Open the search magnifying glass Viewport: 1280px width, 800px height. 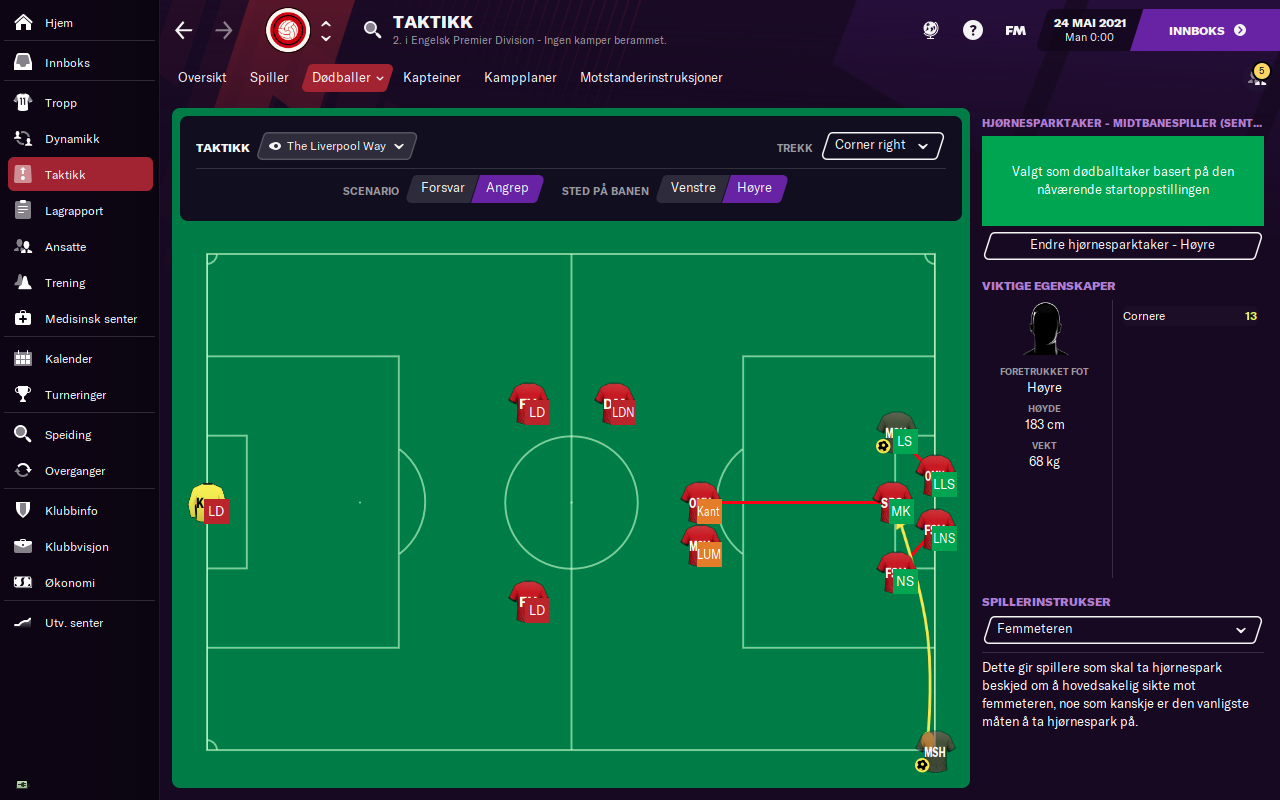[372, 30]
